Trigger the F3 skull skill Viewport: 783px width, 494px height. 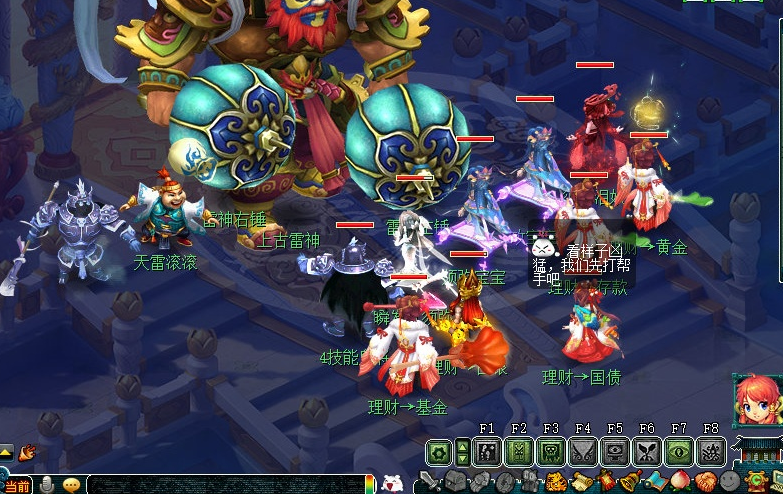(x=551, y=453)
